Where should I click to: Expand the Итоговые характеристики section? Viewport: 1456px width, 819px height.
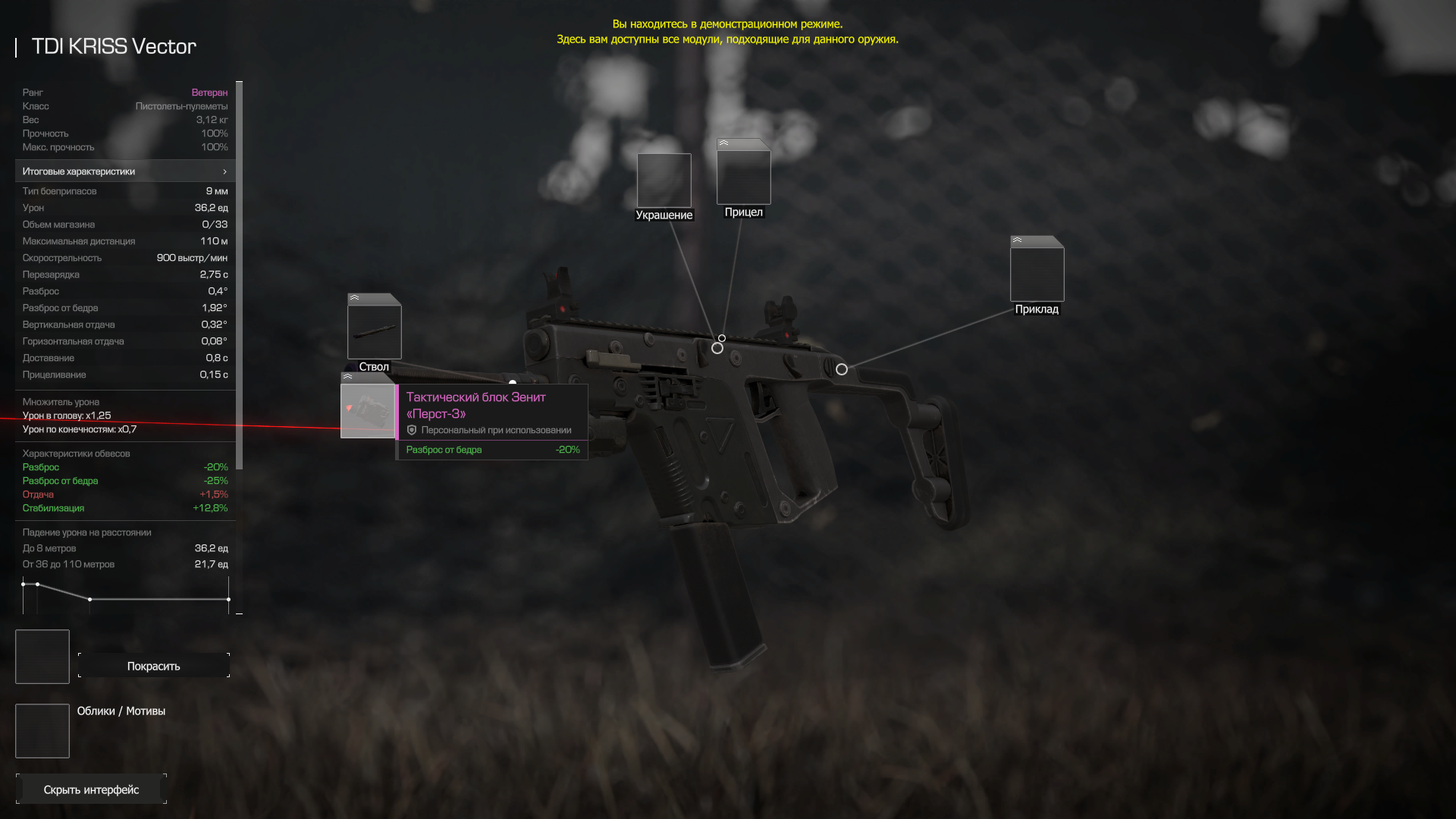pyautogui.click(x=125, y=171)
